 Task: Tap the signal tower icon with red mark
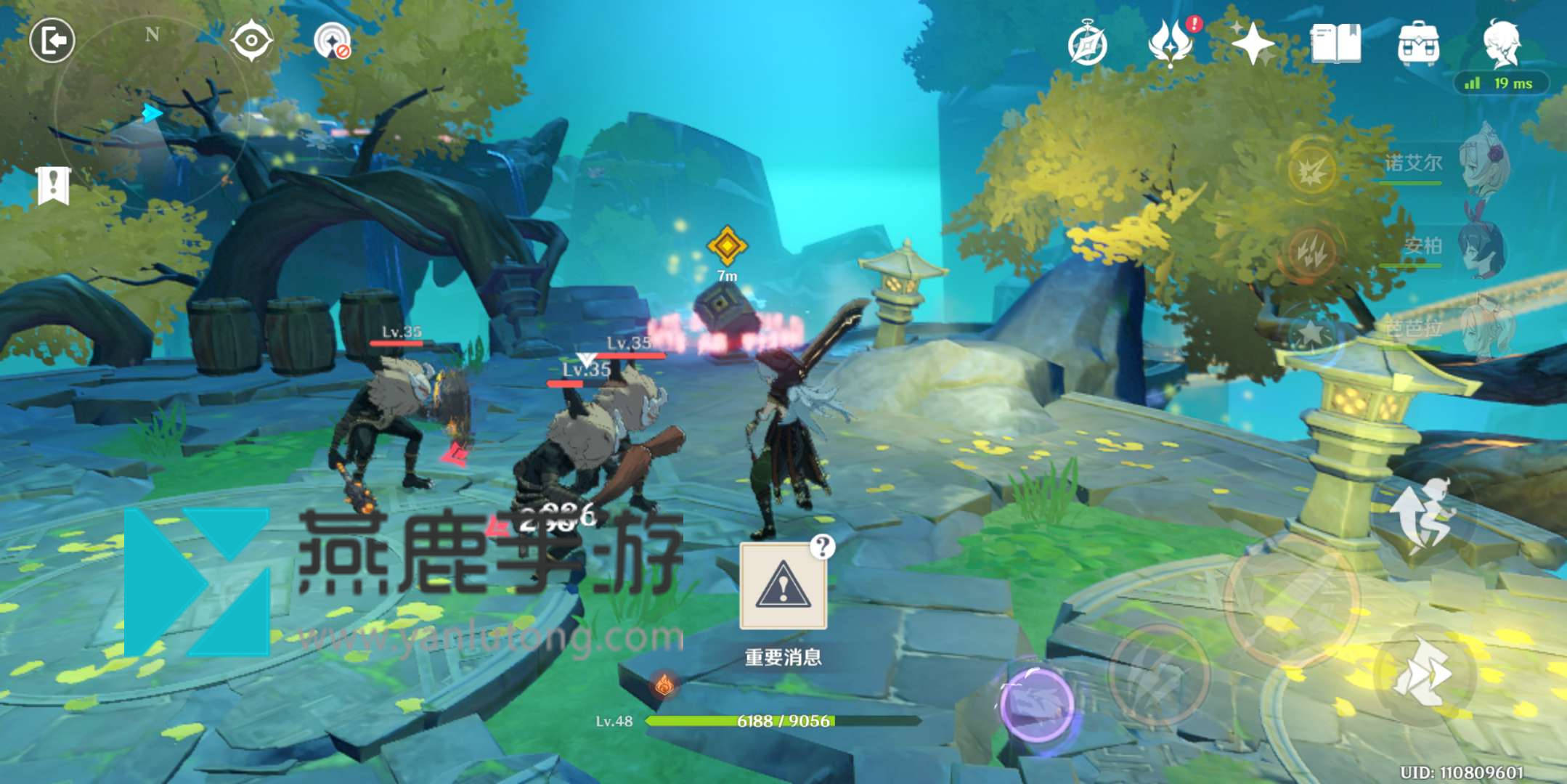pyautogui.click(x=333, y=41)
